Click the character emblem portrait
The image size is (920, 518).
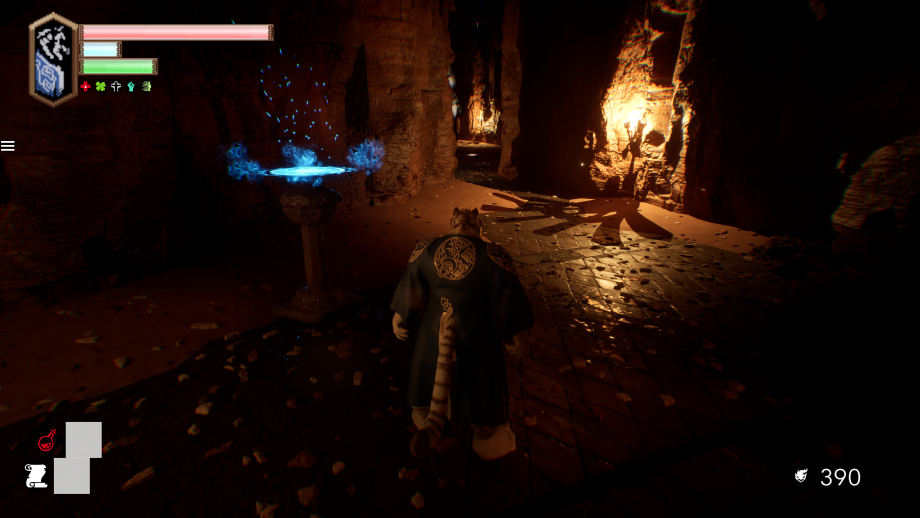[53, 59]
